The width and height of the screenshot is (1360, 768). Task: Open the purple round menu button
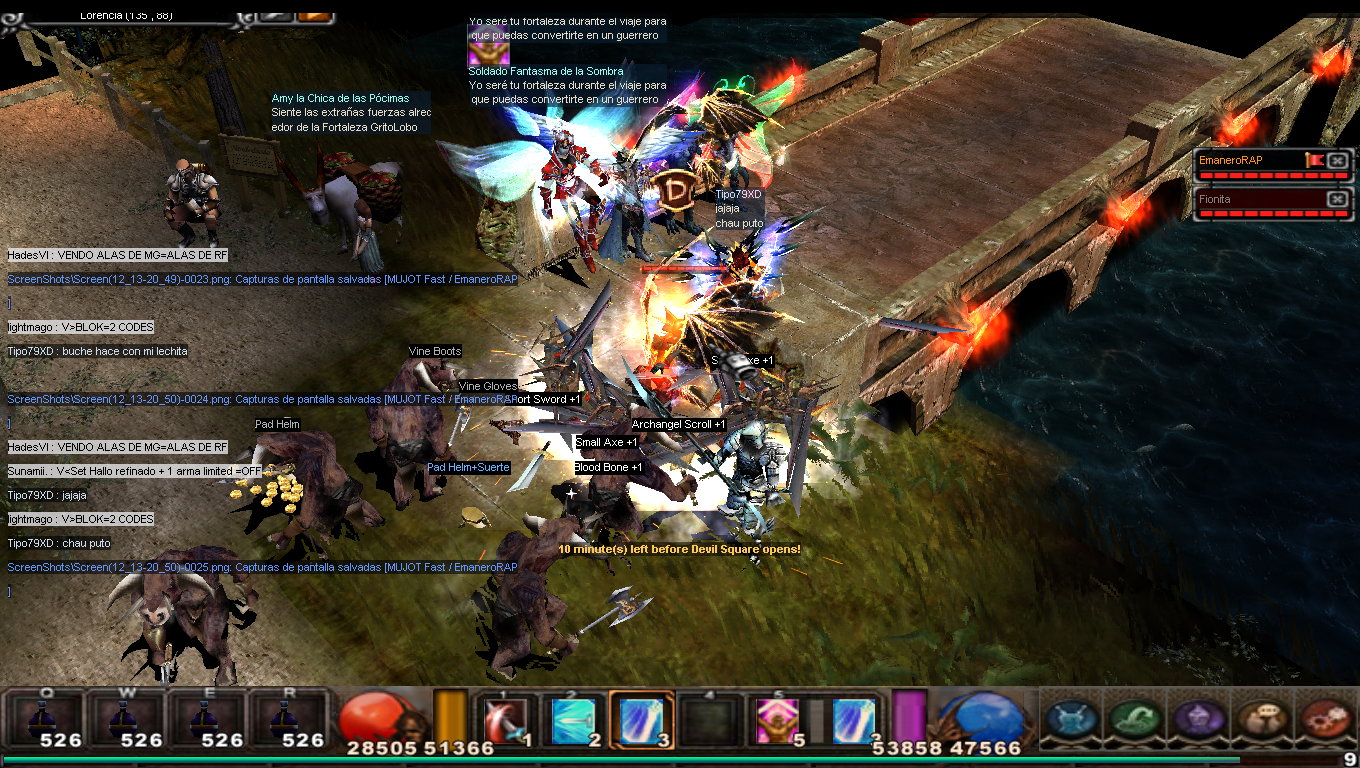(1197, 720)
